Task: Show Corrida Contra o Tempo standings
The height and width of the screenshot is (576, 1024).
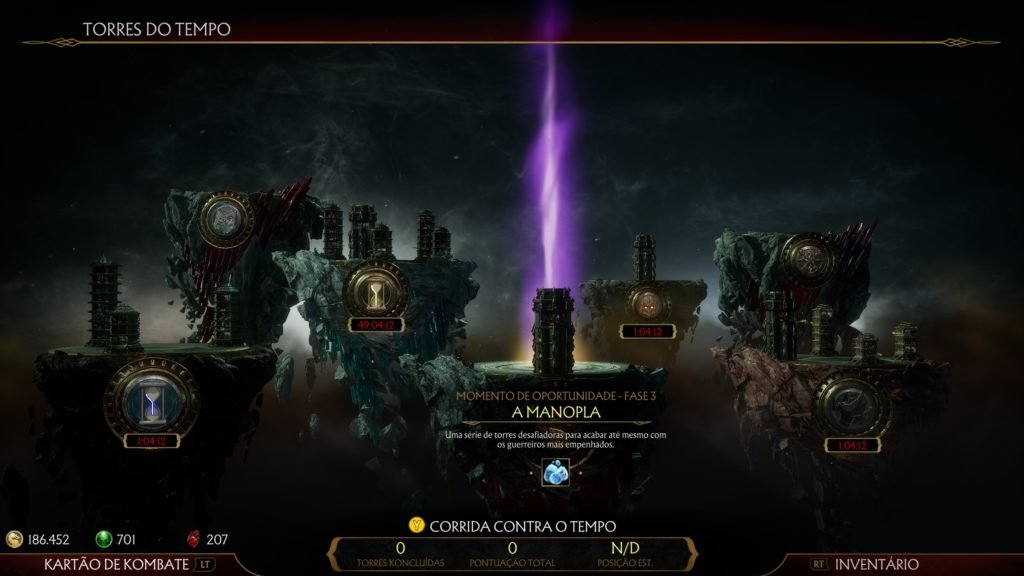Action: [512, 525]
